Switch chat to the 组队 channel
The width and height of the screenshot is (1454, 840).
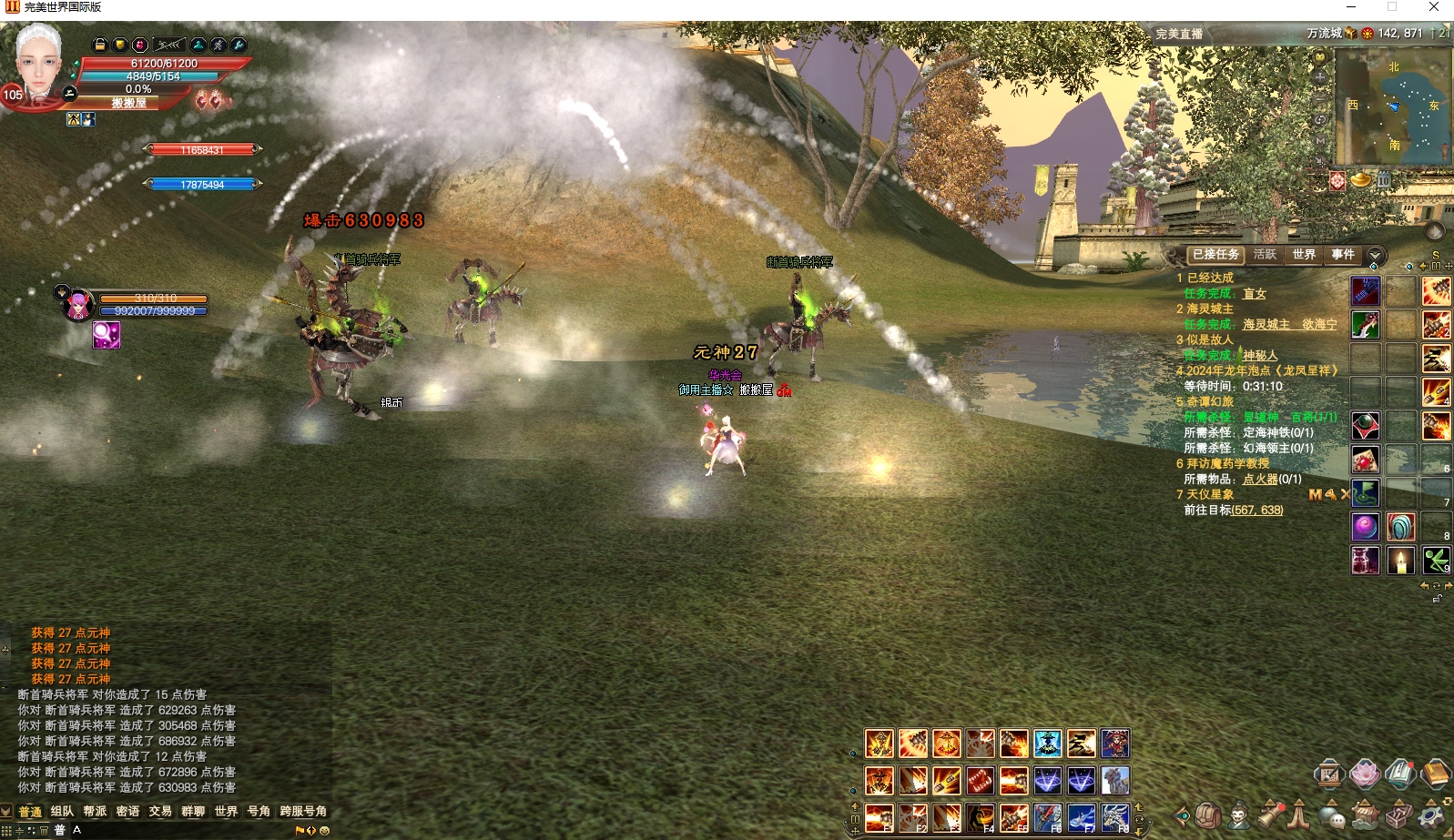click(62, 811)
